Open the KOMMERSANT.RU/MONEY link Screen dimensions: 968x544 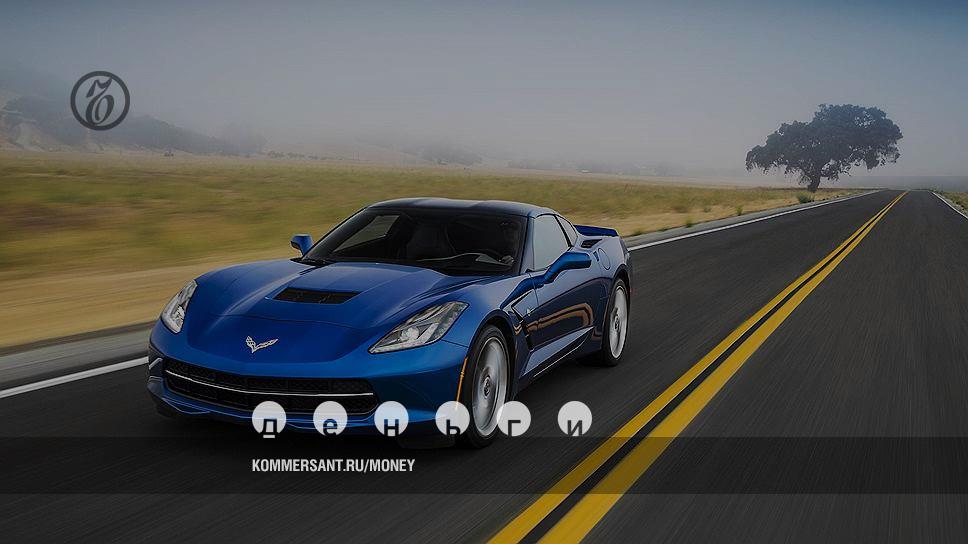tap(333, 465)
